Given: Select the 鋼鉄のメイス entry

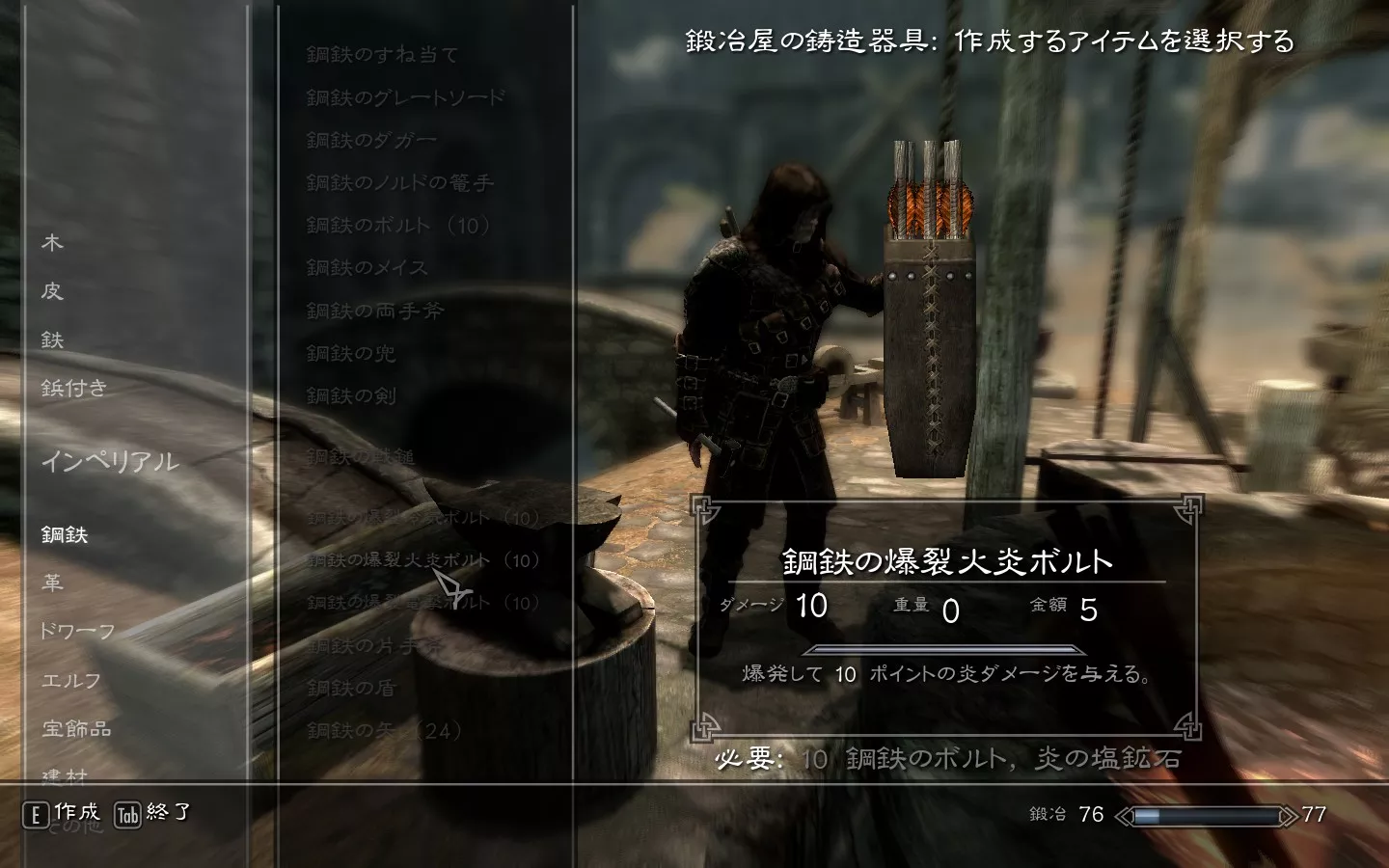Looking at the screenshot, I should pyautogui.click(x=367, y=268).
